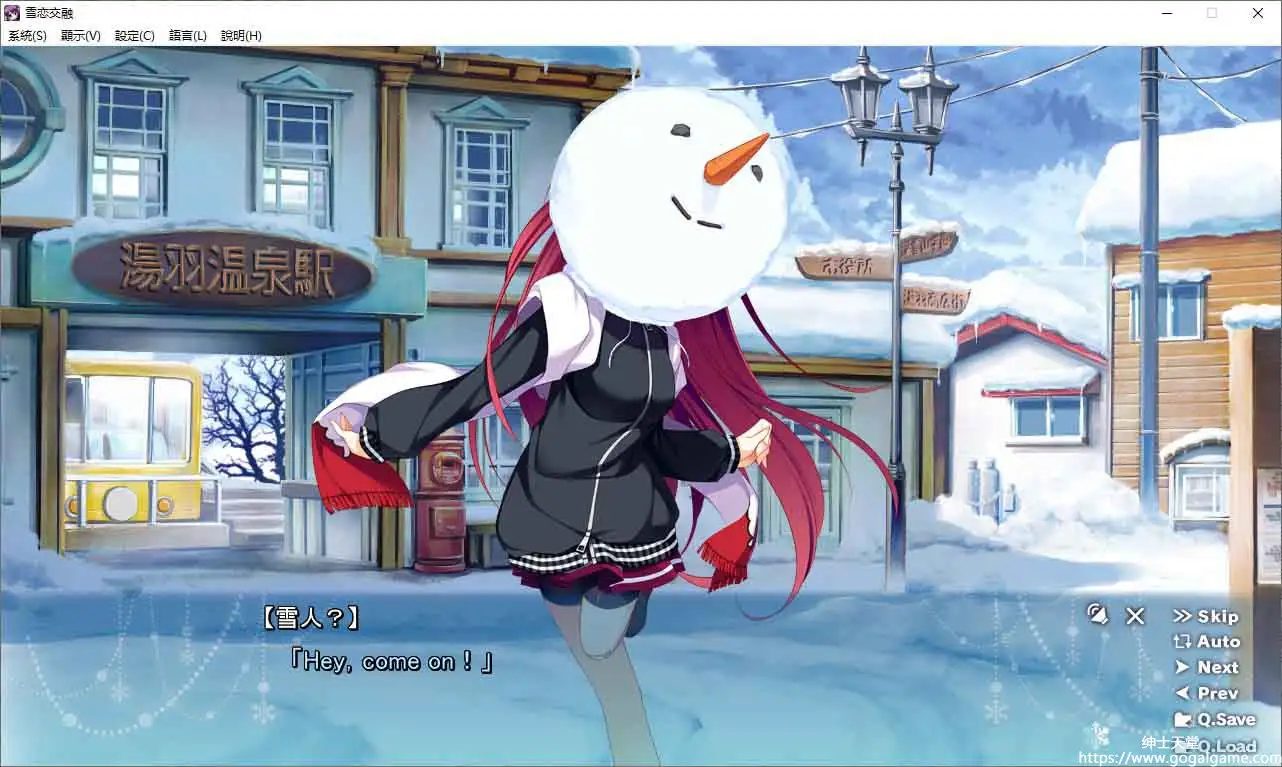1282x767 pixels.
Task: Click the Prev arrow icon
Action: [1182, 692]
